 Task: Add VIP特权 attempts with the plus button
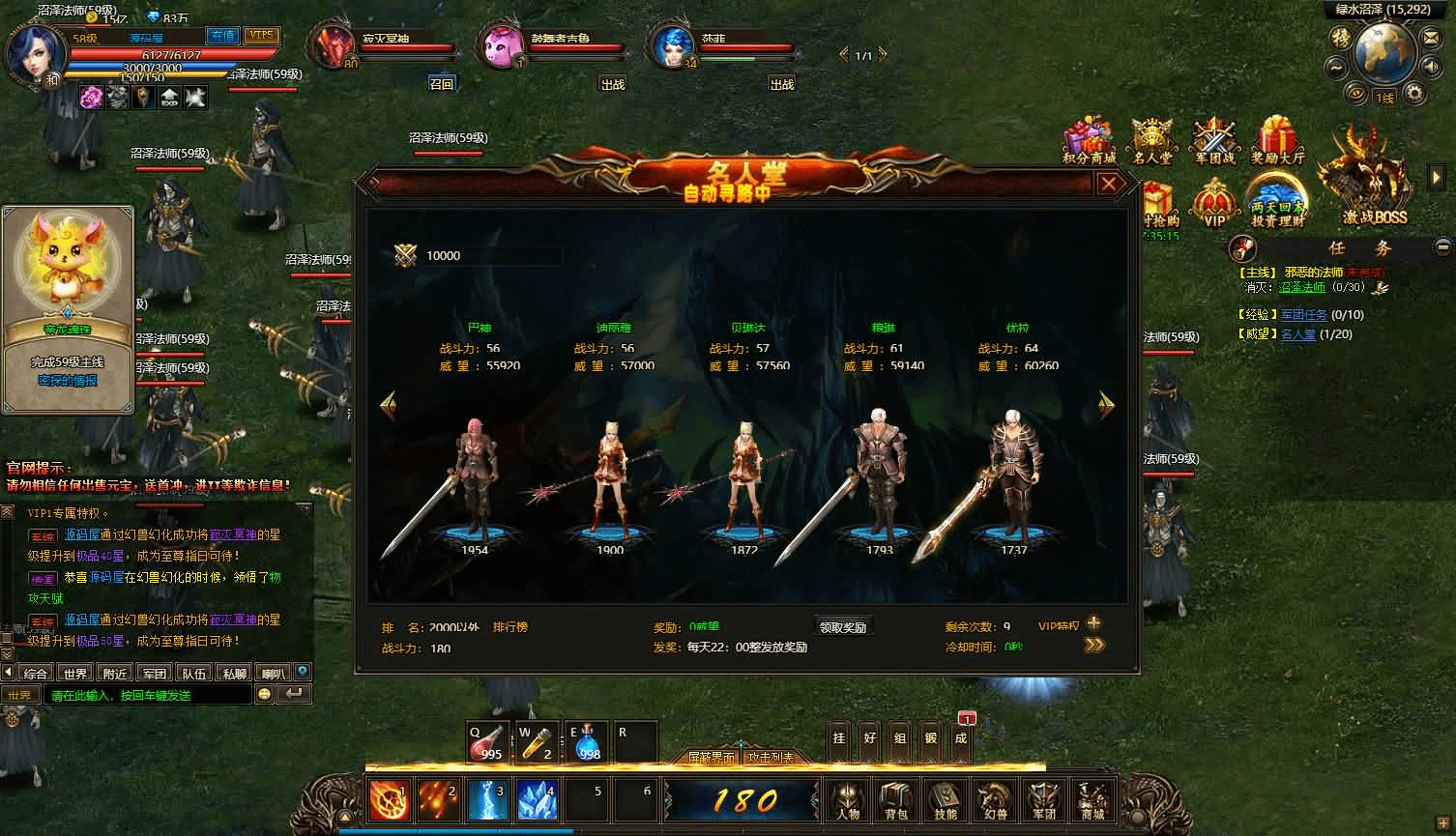(1094, 624)
